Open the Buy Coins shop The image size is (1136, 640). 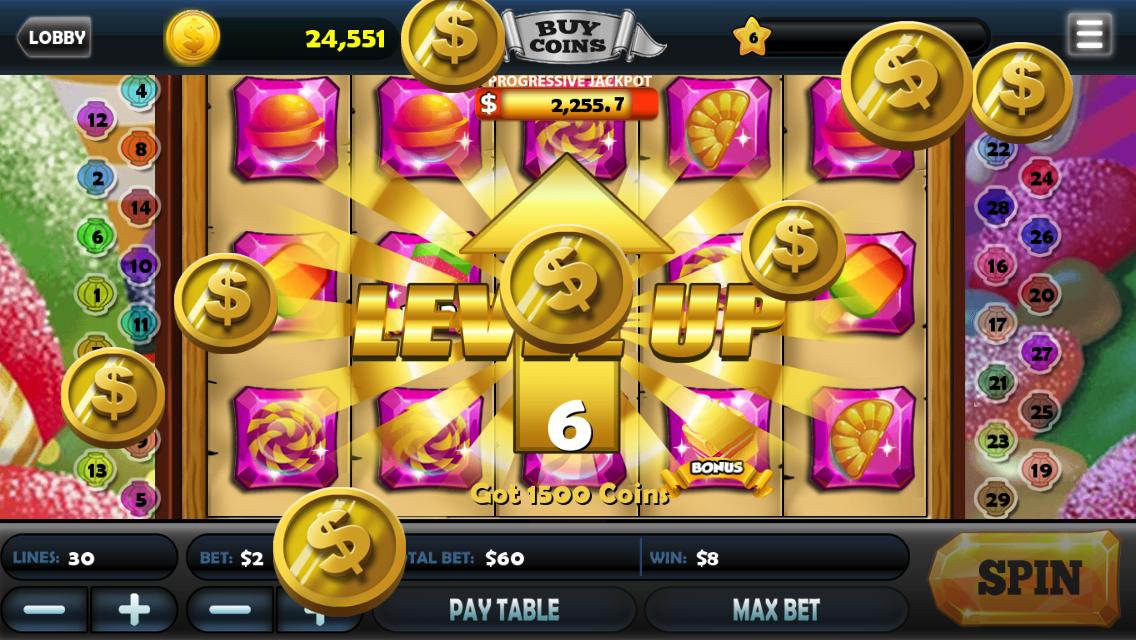(x=567, y=38)
